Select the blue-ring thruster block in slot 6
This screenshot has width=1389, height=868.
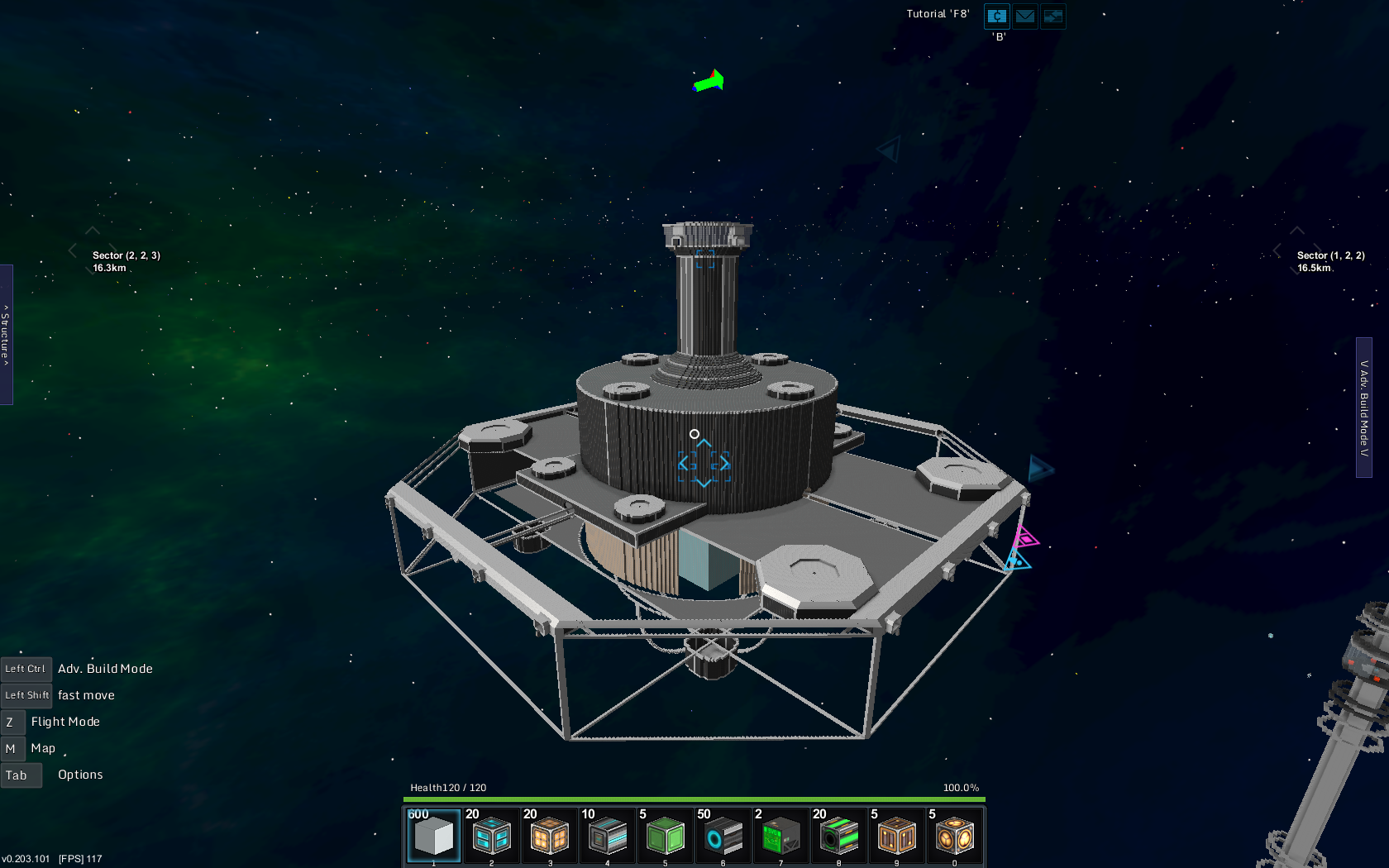point(723,837)
